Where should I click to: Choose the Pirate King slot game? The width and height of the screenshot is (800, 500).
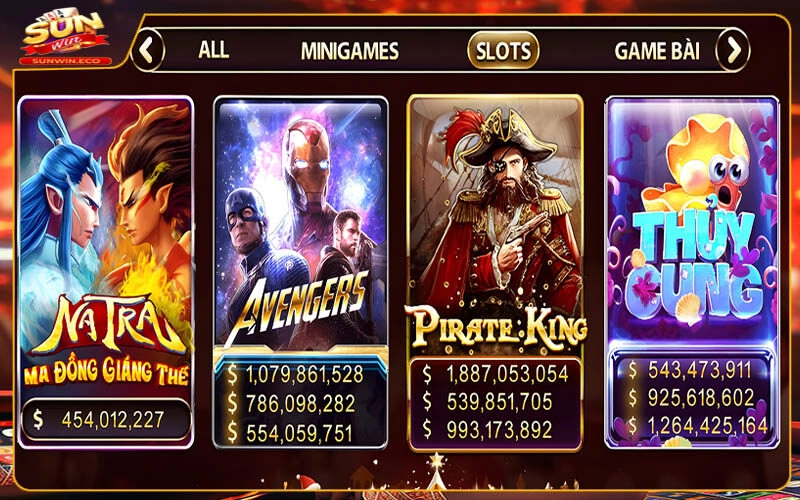[496, 230]
